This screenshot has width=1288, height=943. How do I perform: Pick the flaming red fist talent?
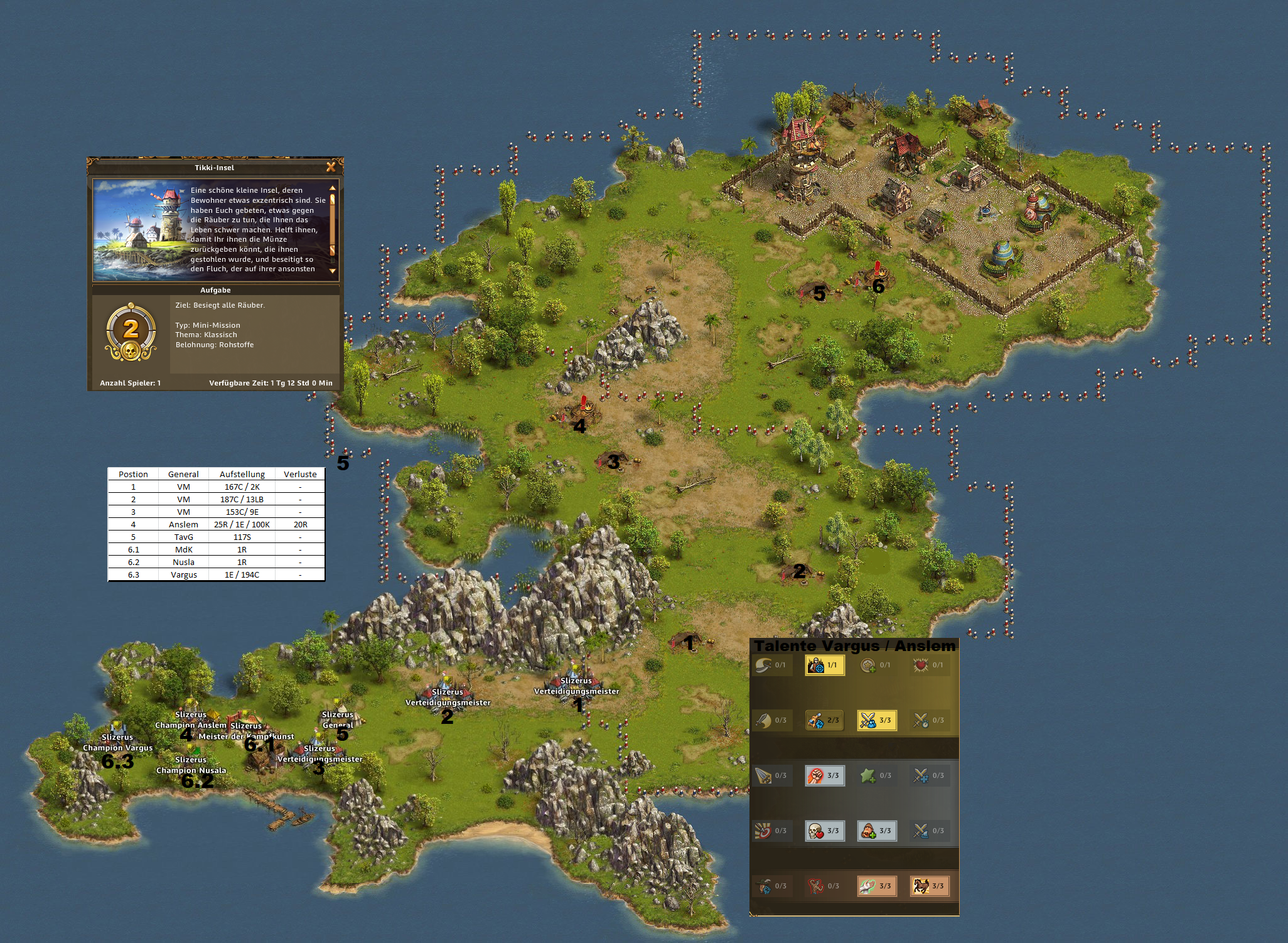pos(824,775)
